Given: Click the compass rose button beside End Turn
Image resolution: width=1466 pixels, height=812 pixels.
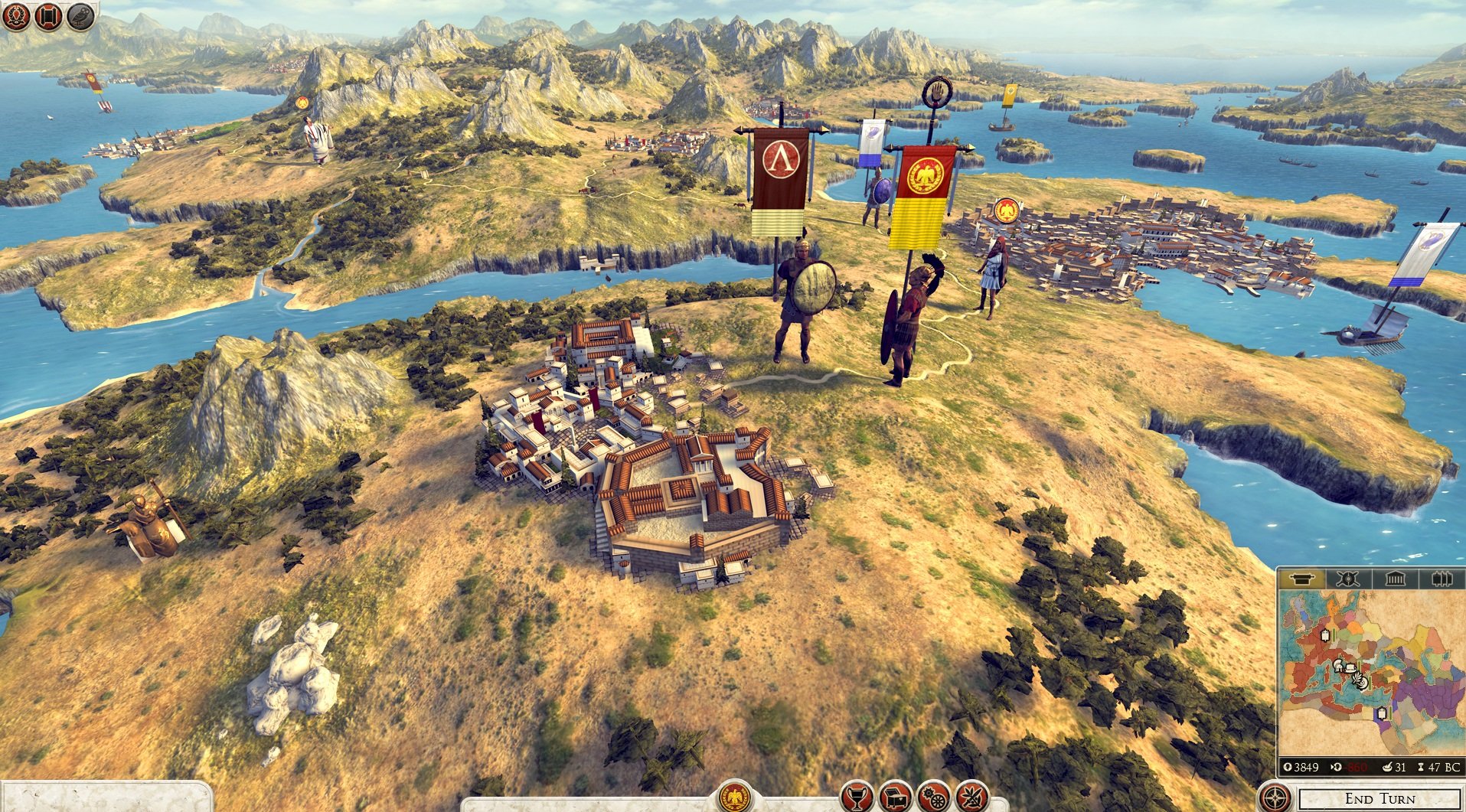Looking at the screenshot, I should click(x=1275, y=798).
